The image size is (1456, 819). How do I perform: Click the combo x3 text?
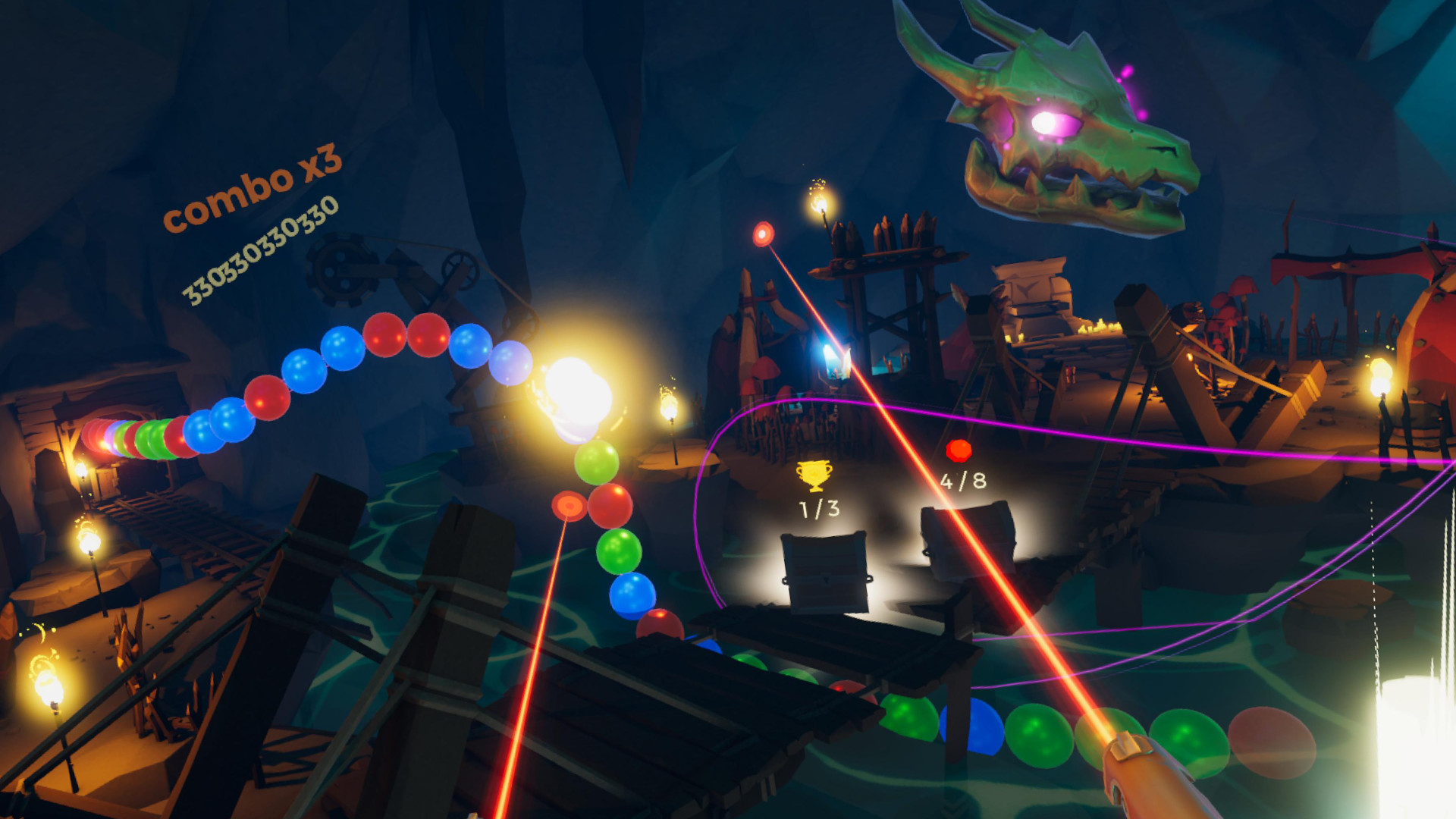pos(254,190)
